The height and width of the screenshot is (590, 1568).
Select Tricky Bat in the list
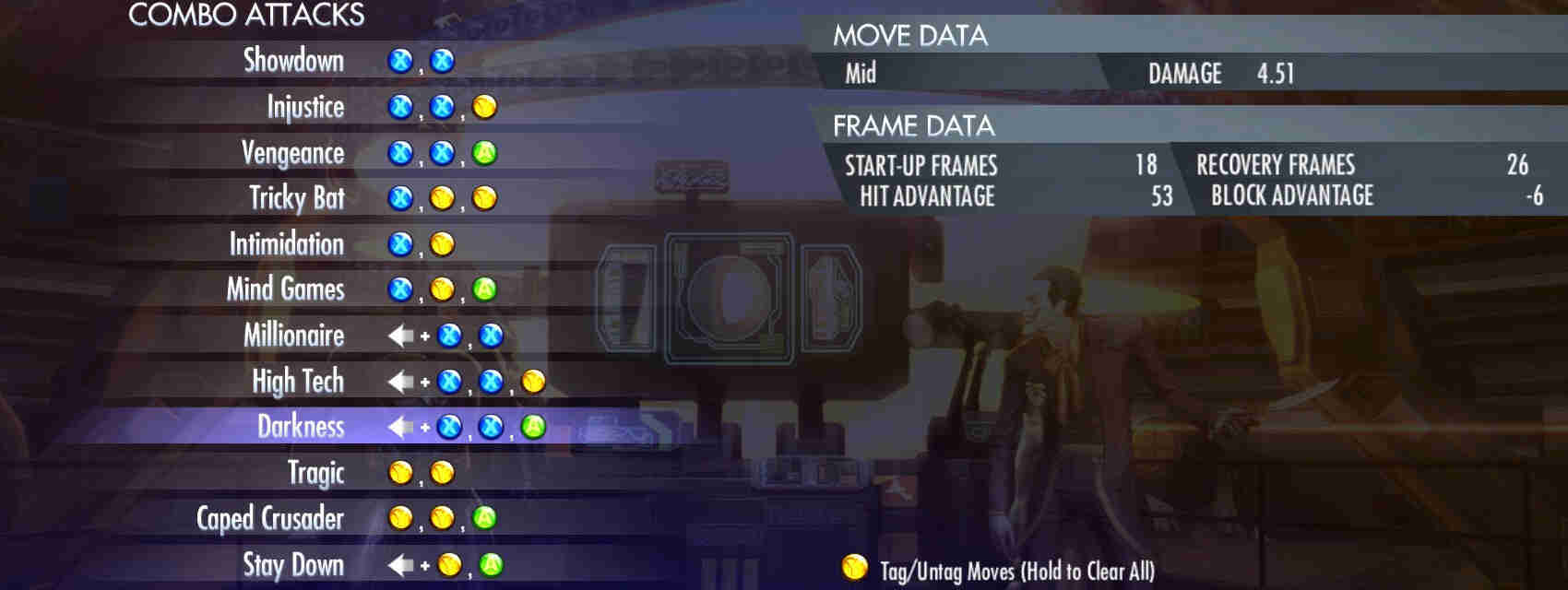(x=296, y=198)
